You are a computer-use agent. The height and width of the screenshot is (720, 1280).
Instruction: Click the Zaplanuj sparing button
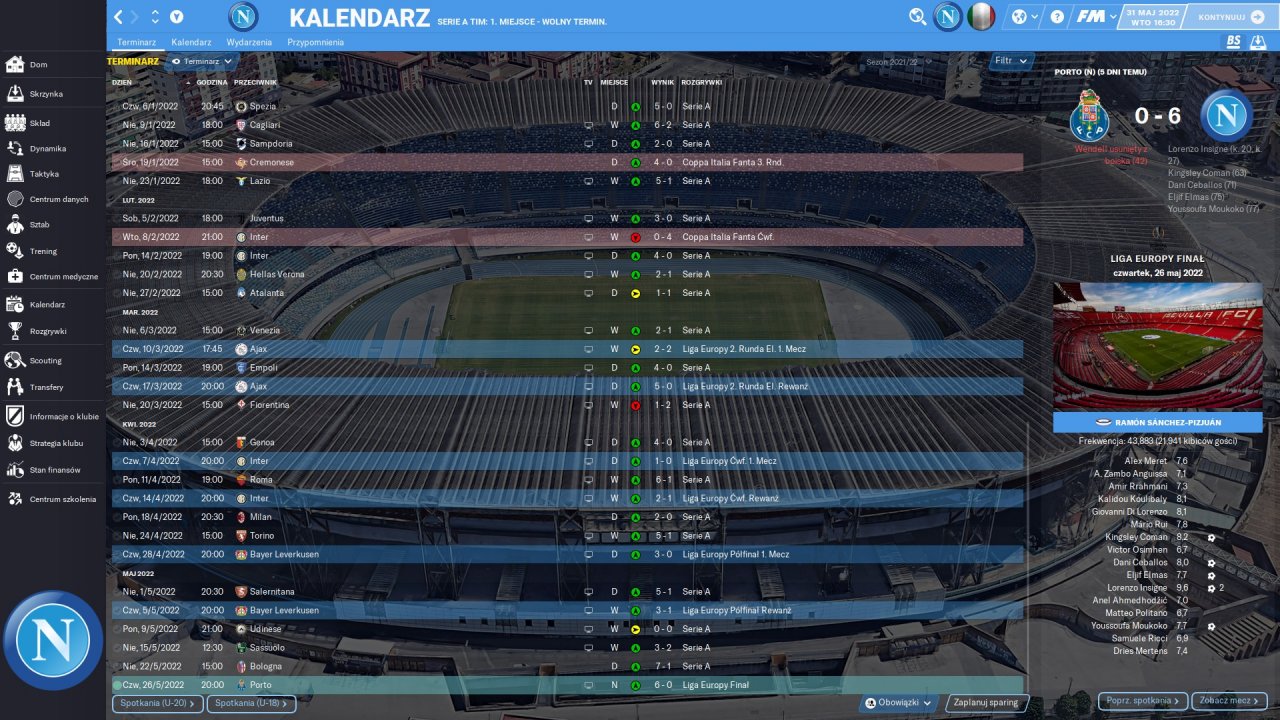pos(985,702)
